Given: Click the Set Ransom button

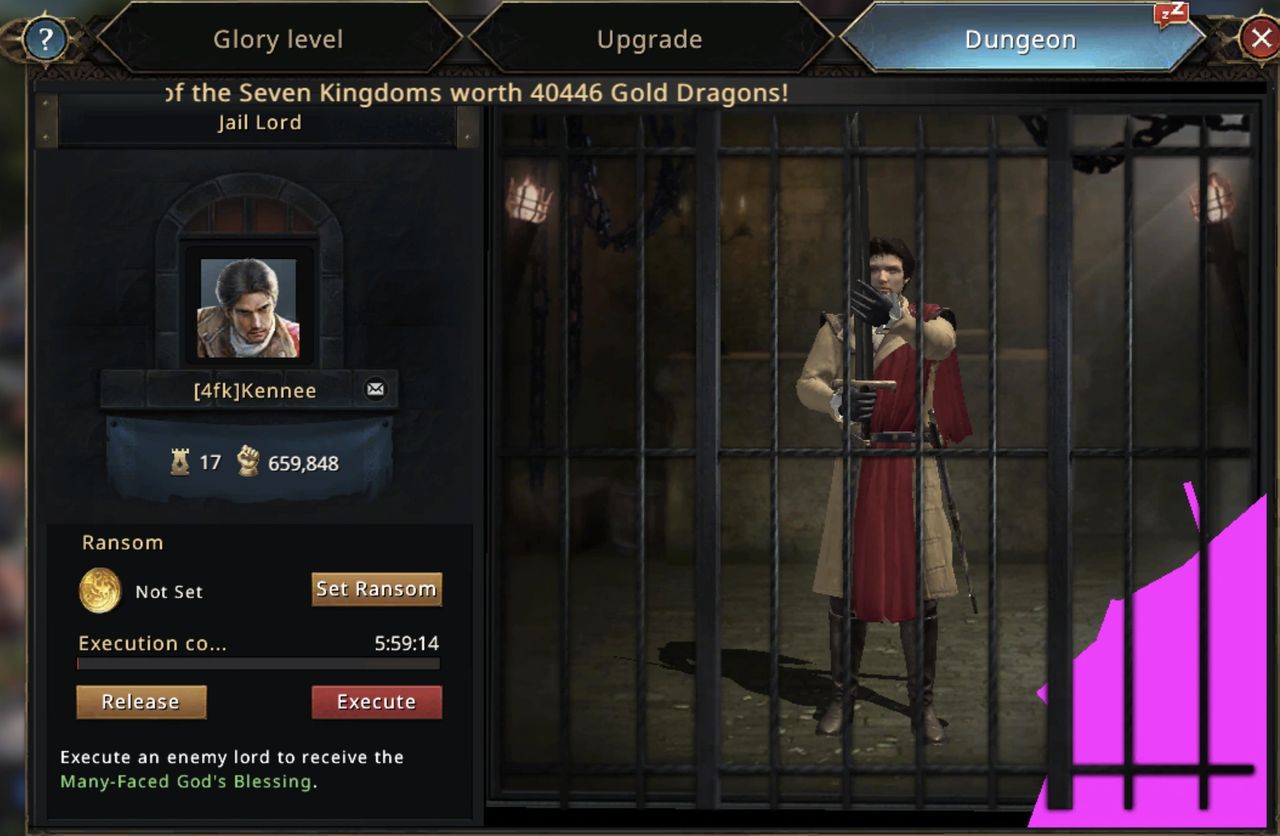Looking at the screenshot, I should click(x=376, y=589).
